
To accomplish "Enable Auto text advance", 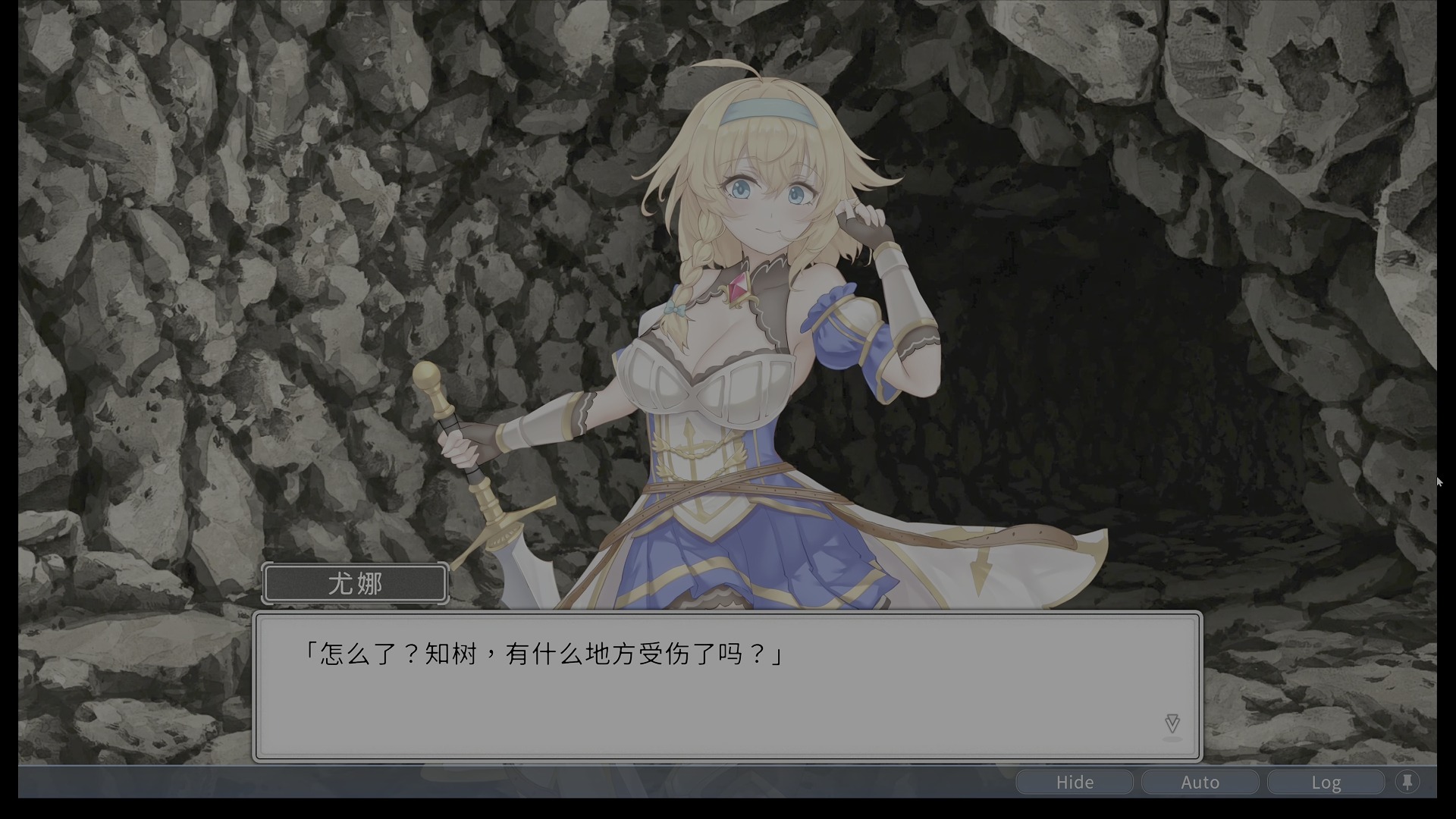I will (1200, 782).
